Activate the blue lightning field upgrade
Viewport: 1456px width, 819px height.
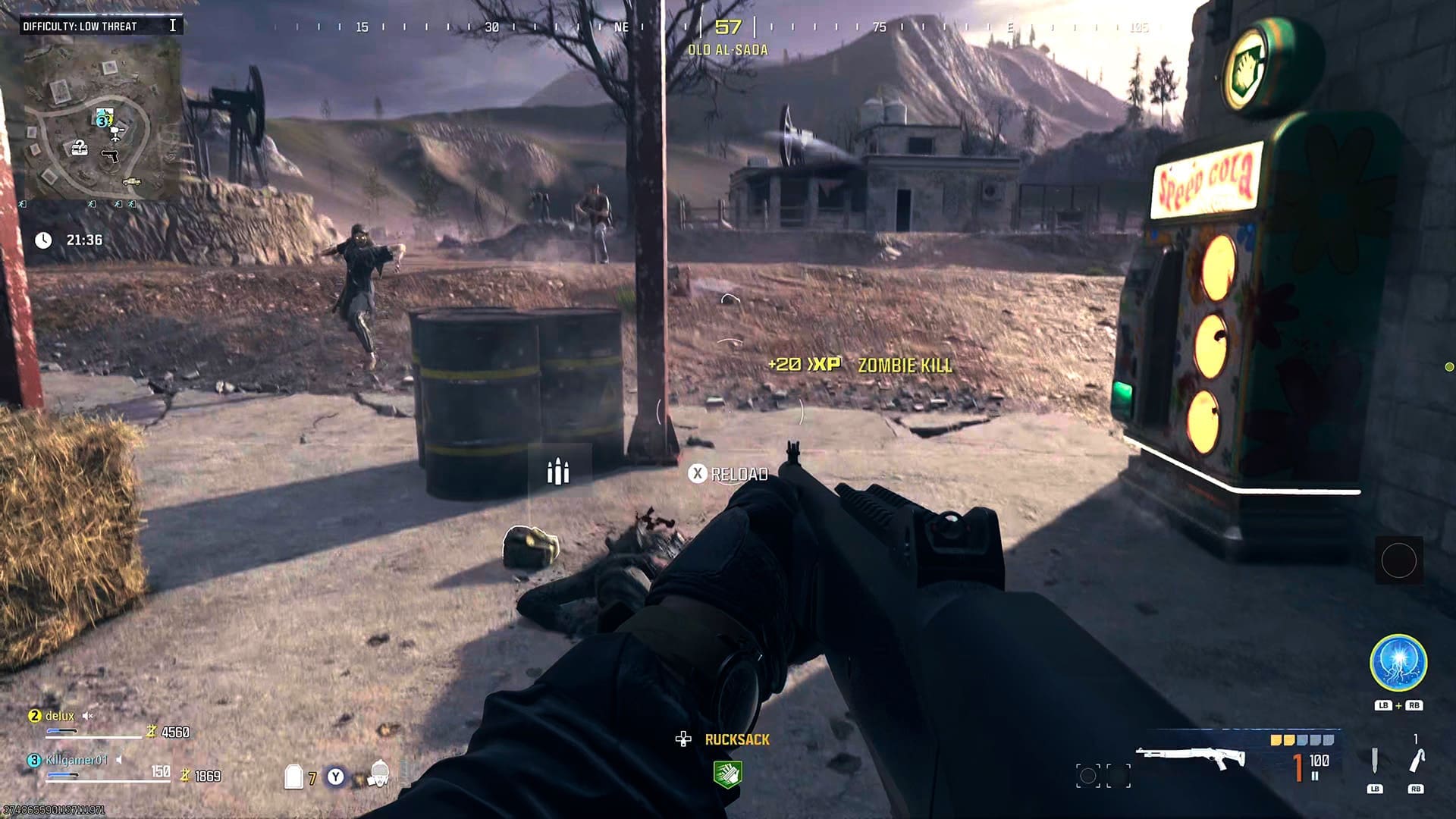1398,663
